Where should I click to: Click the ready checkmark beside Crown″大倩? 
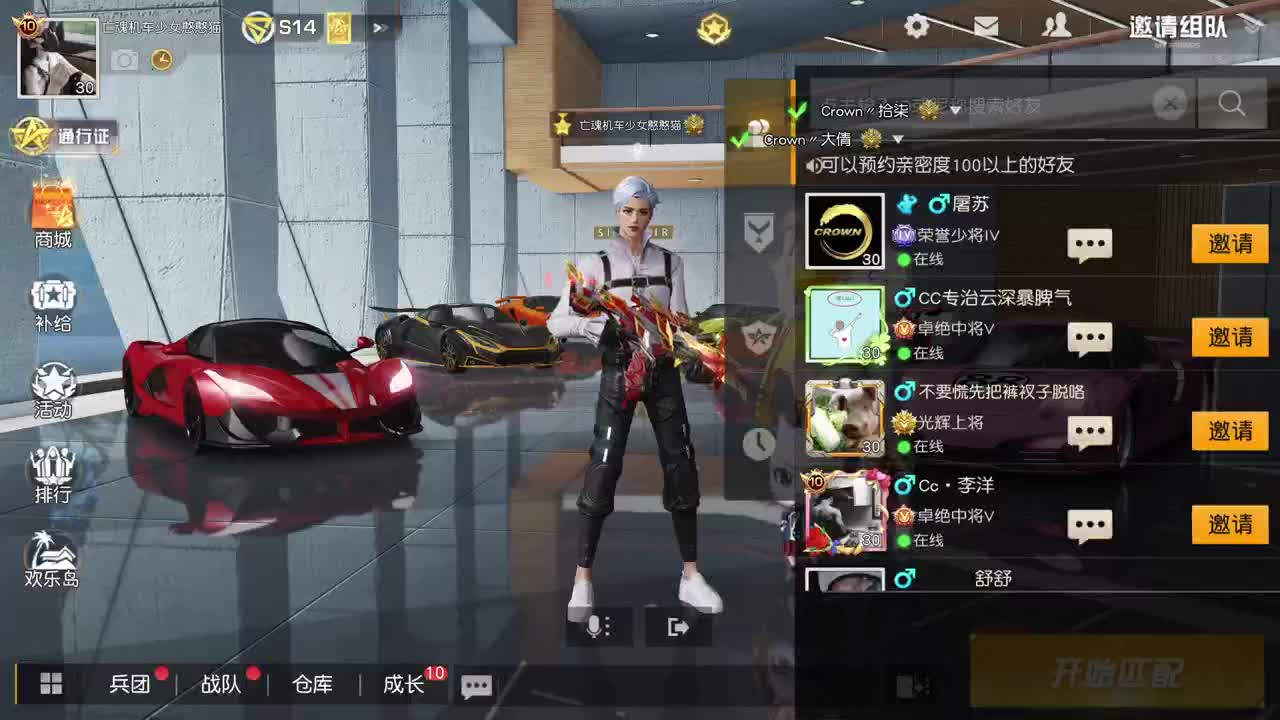740,140
